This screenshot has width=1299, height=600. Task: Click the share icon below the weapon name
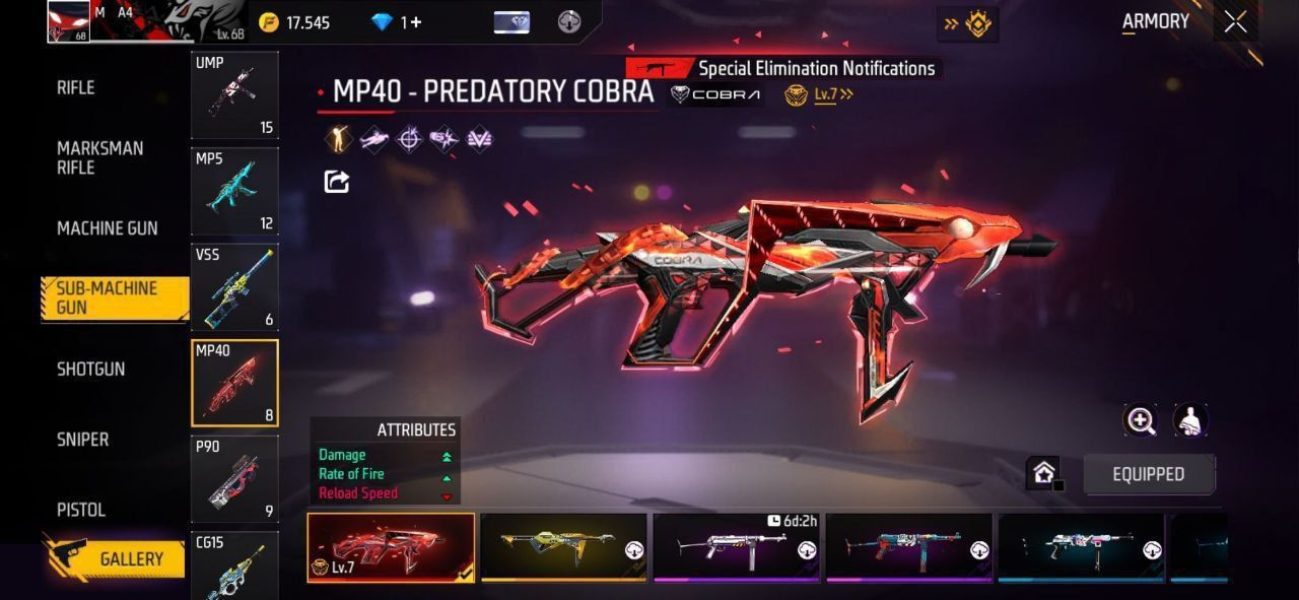(337, 181)
